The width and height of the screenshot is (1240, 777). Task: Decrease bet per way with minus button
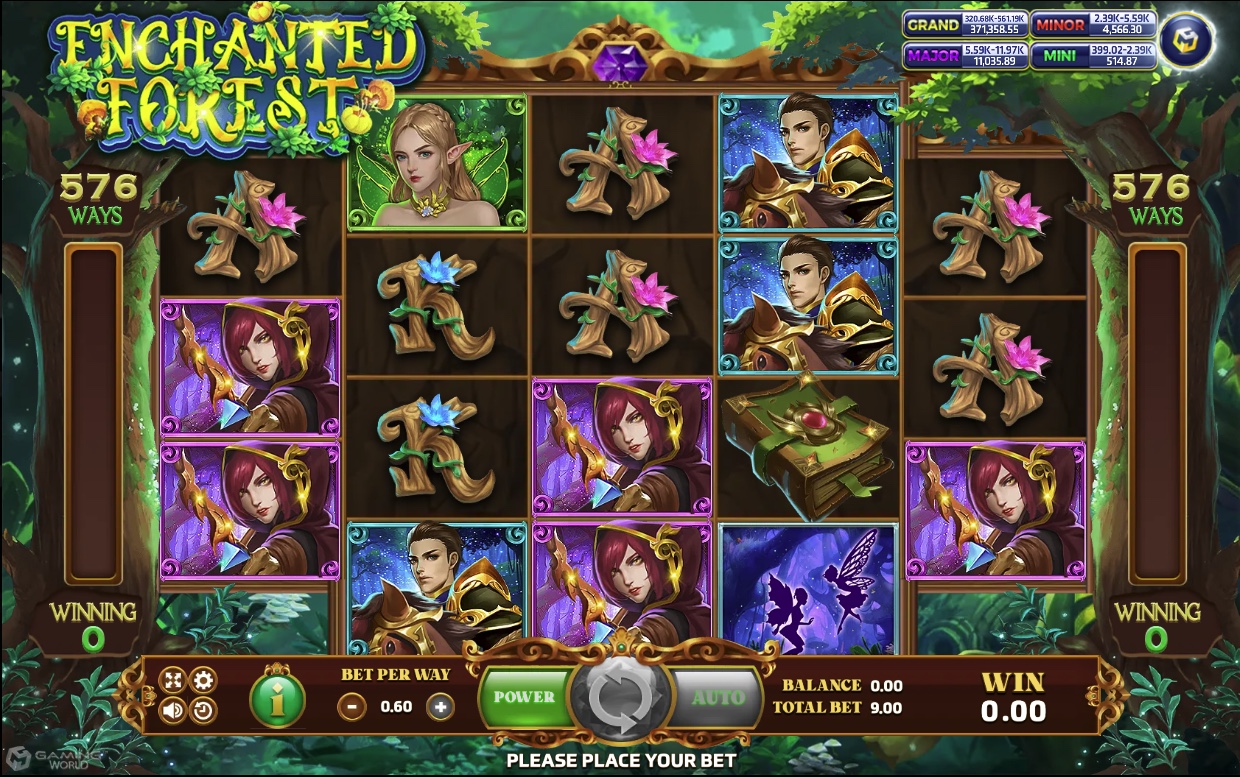pyautogui.click(x=352, y=707)
